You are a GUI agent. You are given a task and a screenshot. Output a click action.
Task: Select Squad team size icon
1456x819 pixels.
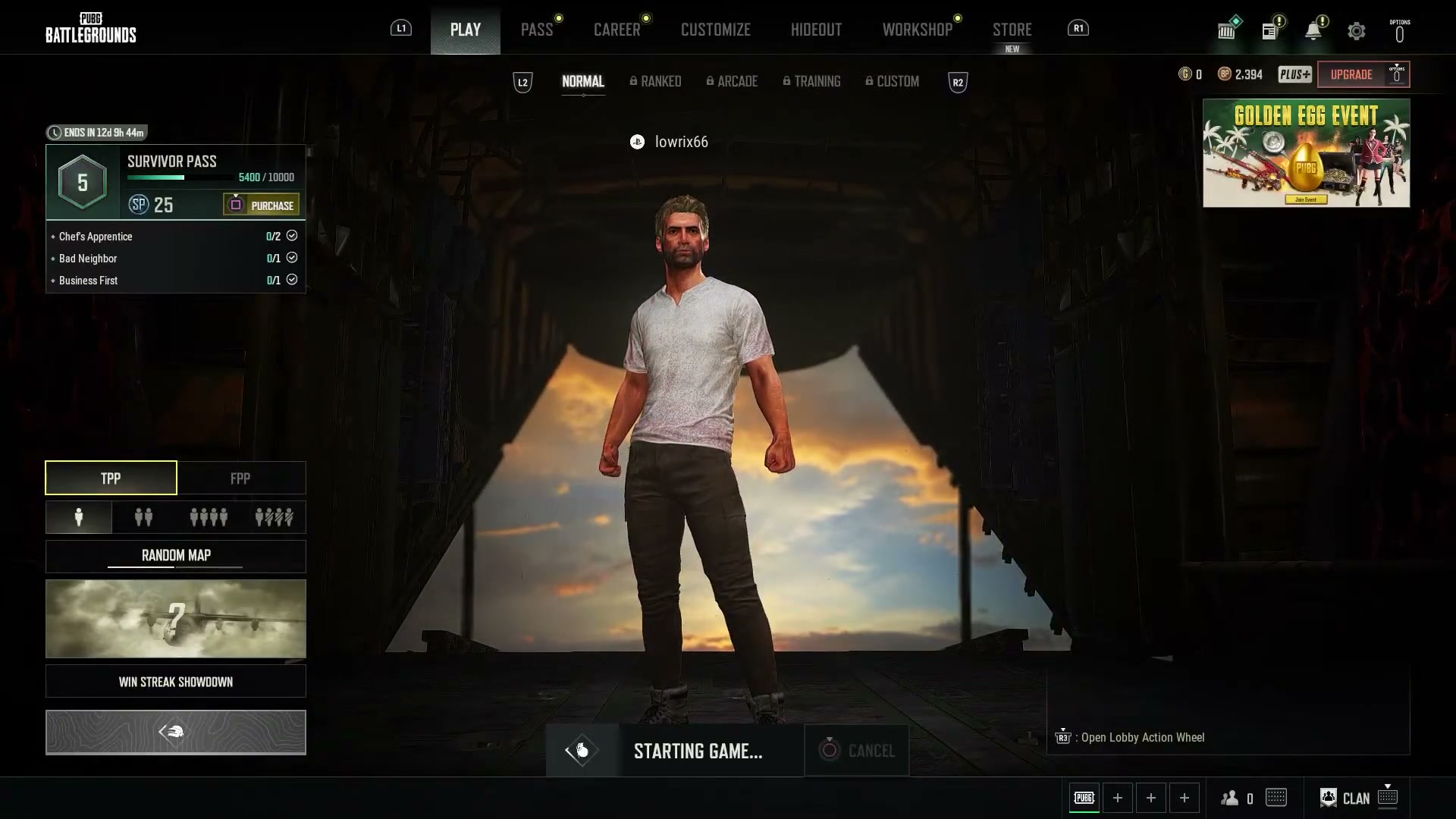[209, 517]
